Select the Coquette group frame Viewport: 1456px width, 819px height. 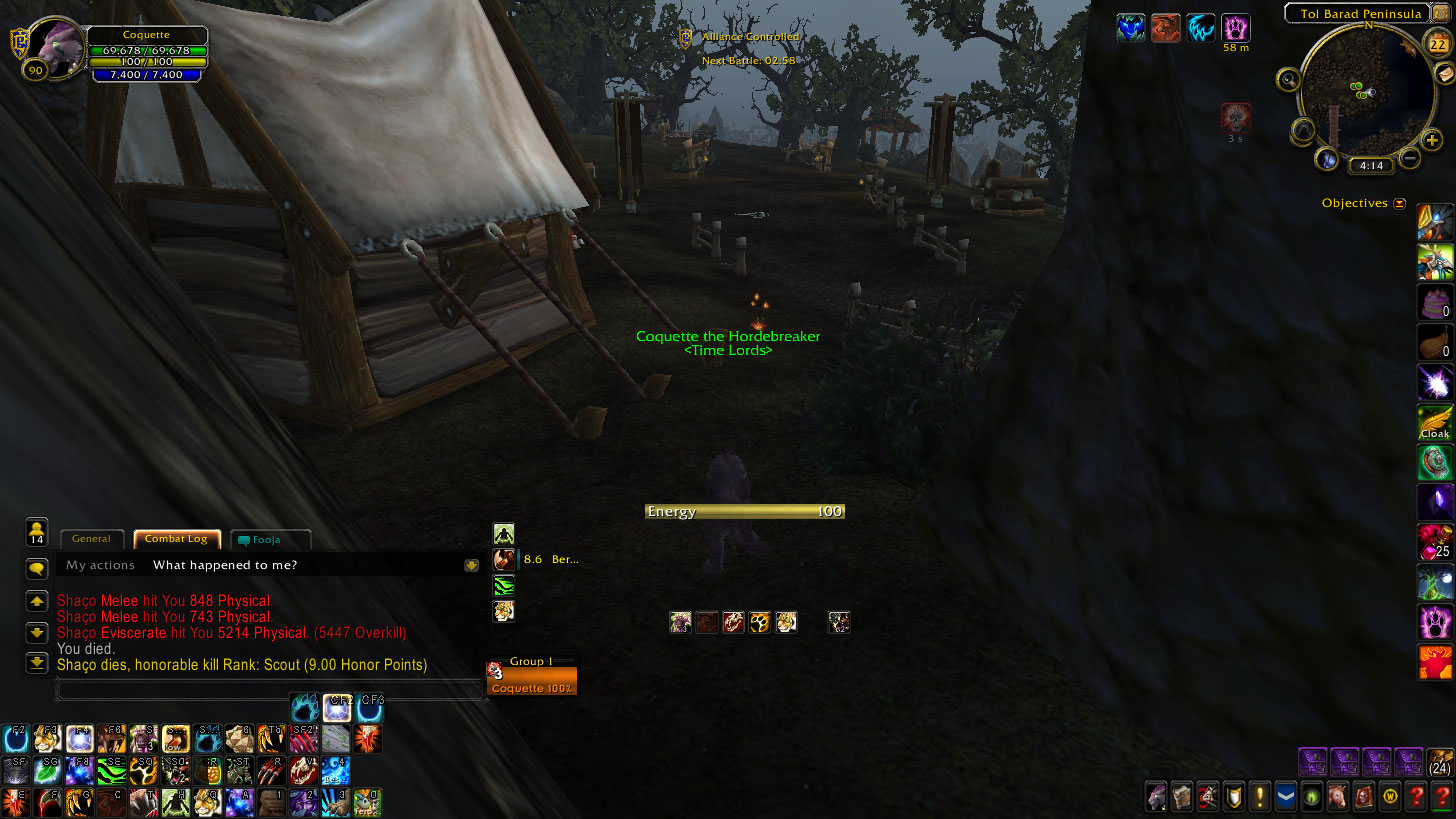pyautogui.click(x=531, y=681)
